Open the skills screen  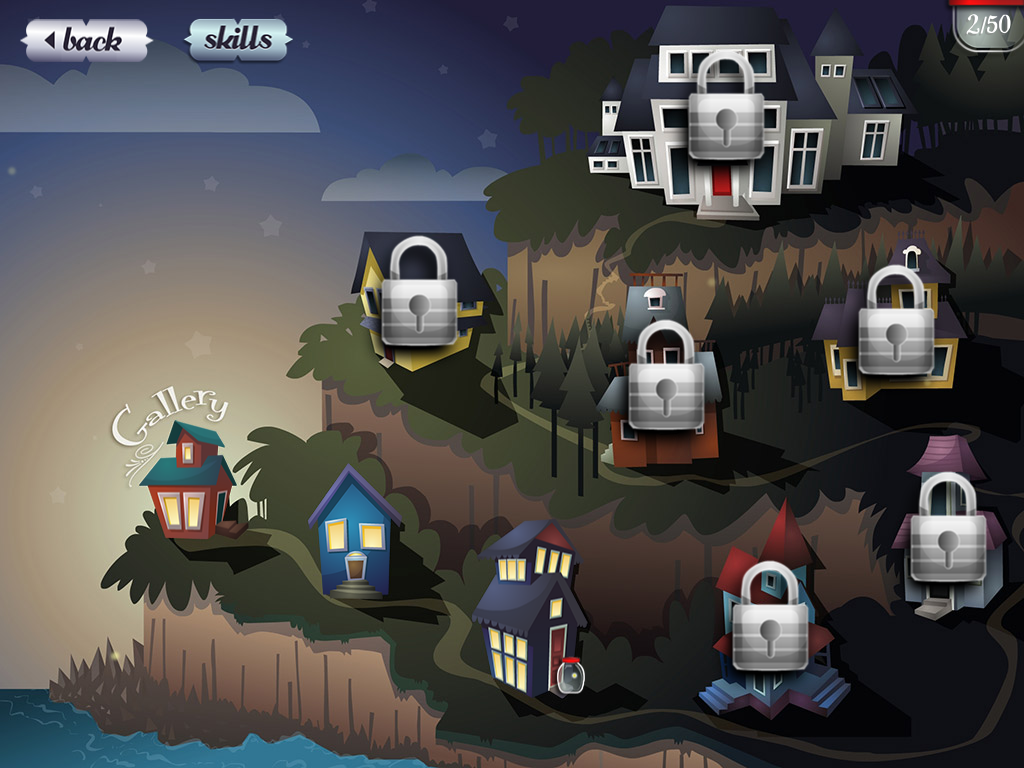tap(238, 40)
